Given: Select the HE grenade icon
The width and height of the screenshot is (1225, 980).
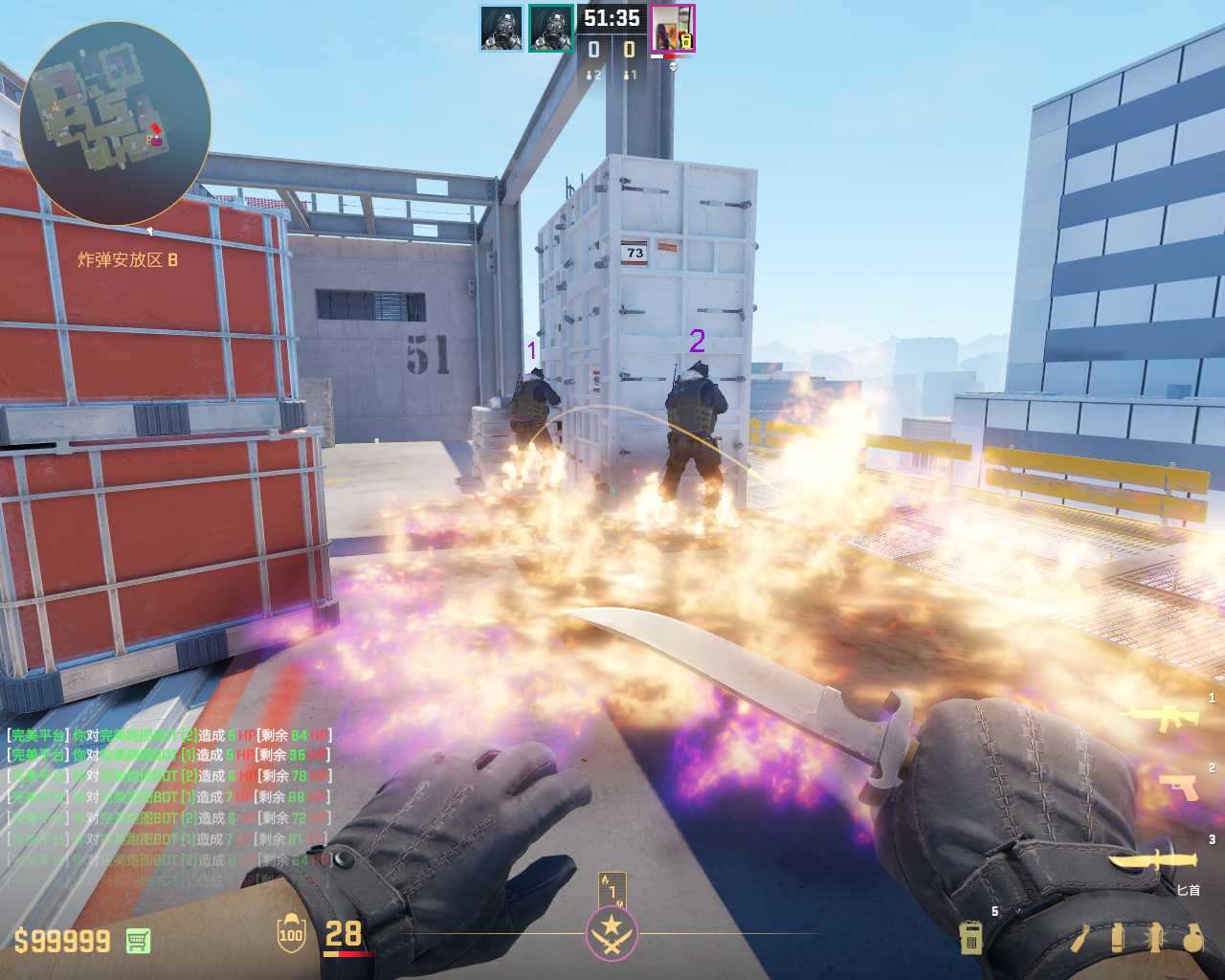Looking at the screenshot, I should tap(1192, 939).
